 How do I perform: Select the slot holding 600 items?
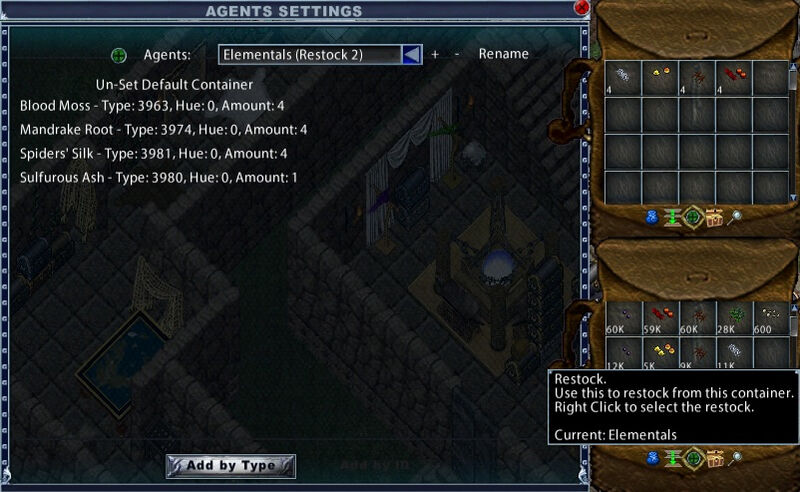click(769, 317)
